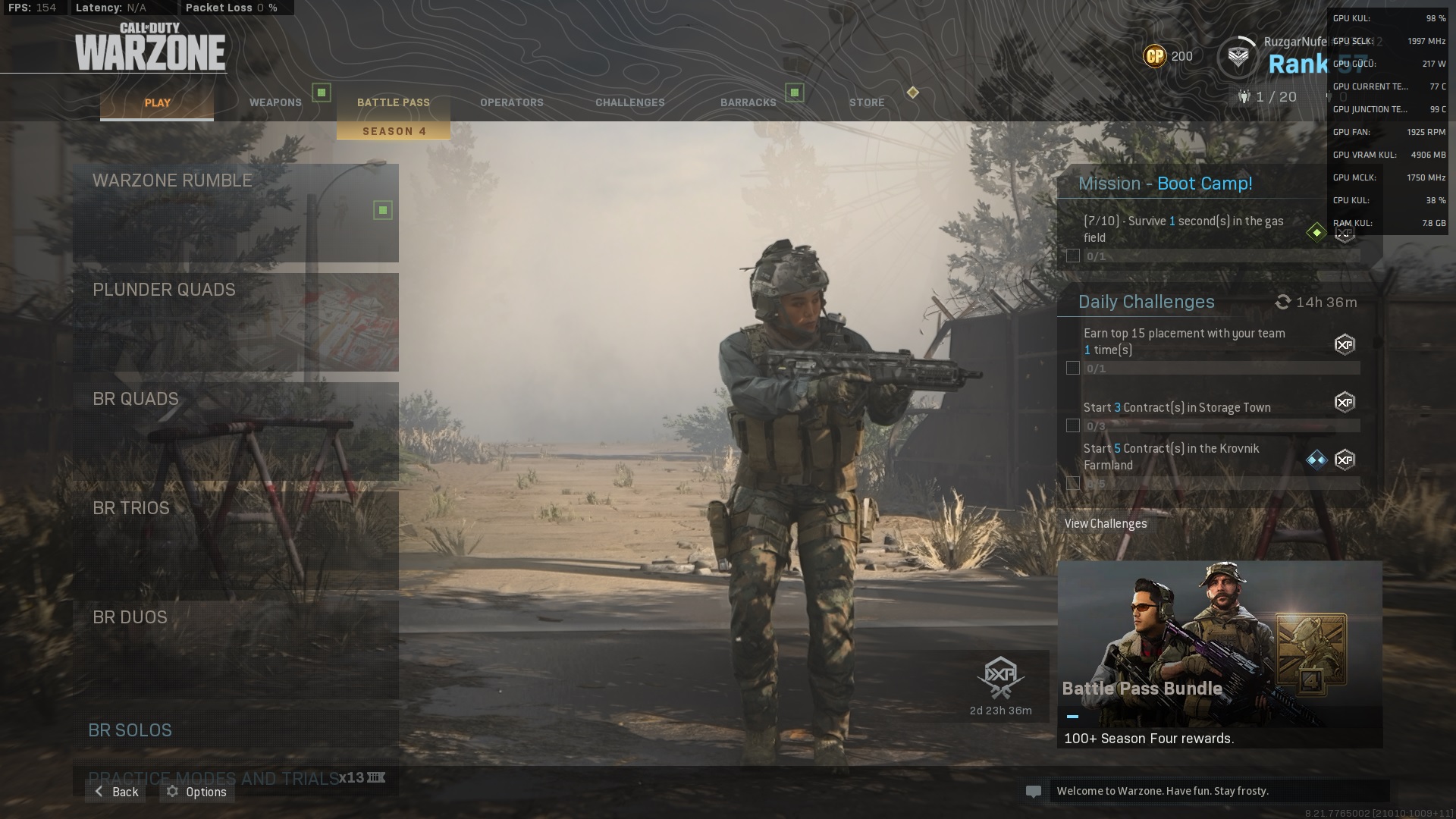Select the BR Duos playlist
Screen dimensions: 1456x819
(235, 649)
